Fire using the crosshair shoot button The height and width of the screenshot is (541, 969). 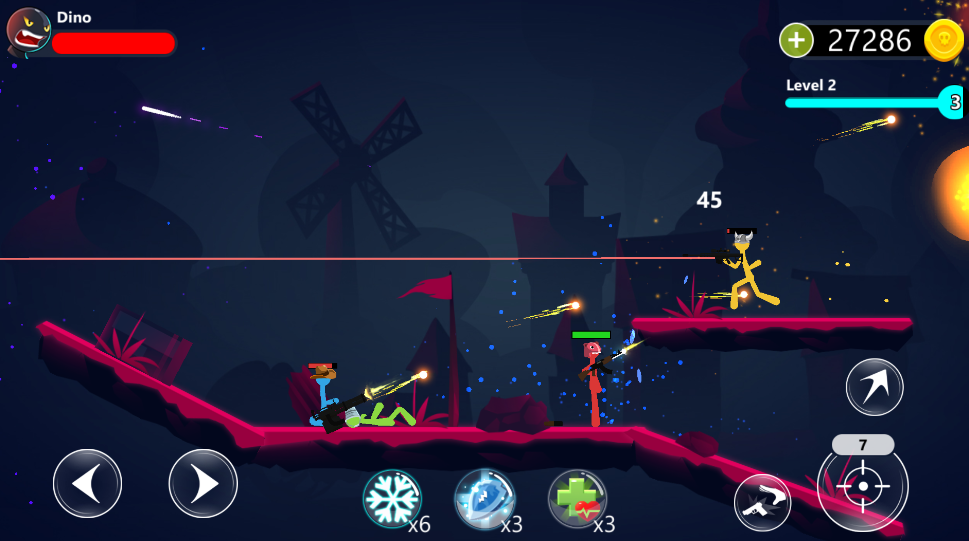pyautogui.click(x=862, y=487)
